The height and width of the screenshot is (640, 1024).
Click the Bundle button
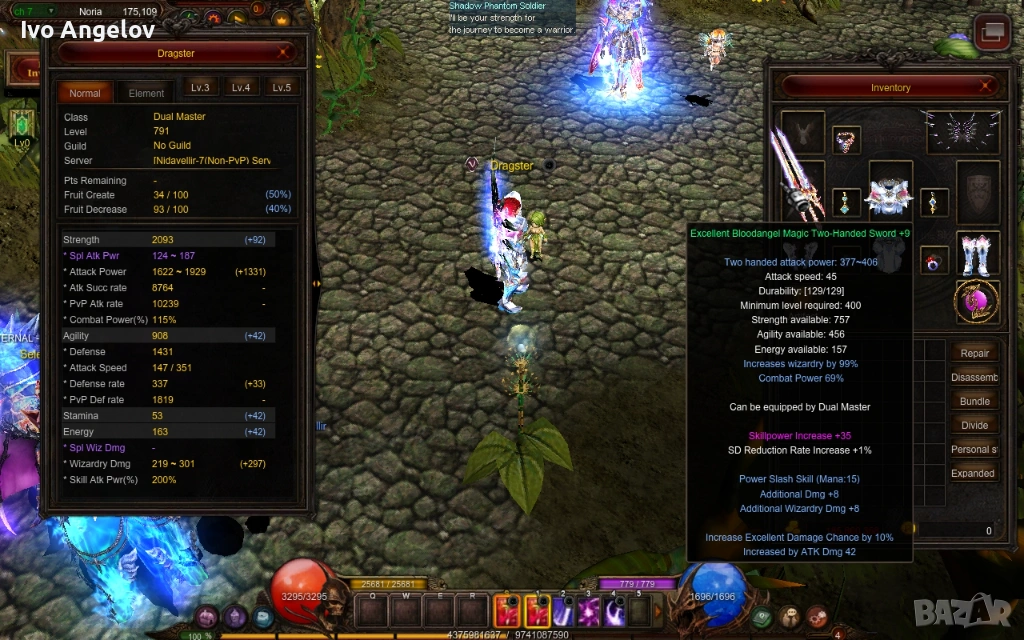click(x=974, y=401)
